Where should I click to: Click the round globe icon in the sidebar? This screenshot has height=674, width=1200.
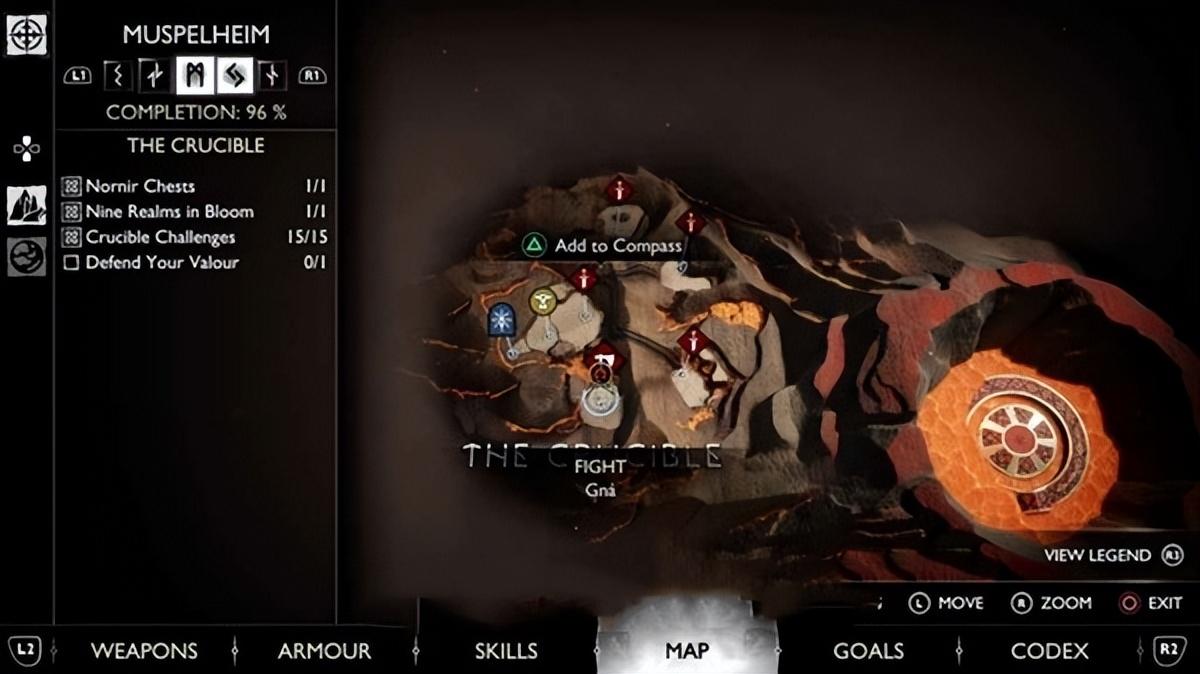26,257
